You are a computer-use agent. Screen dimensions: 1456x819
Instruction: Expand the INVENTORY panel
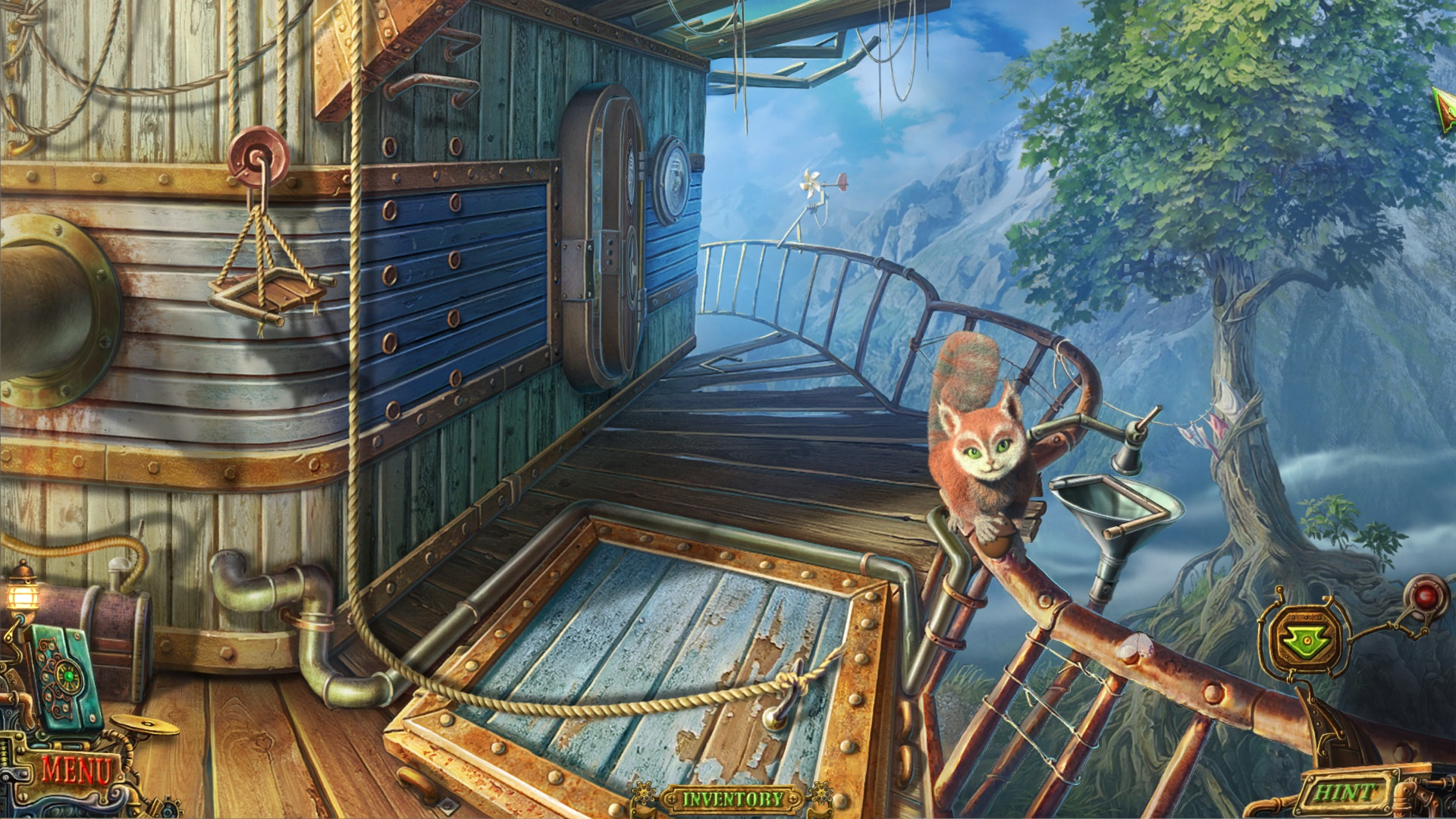(732, 799)
